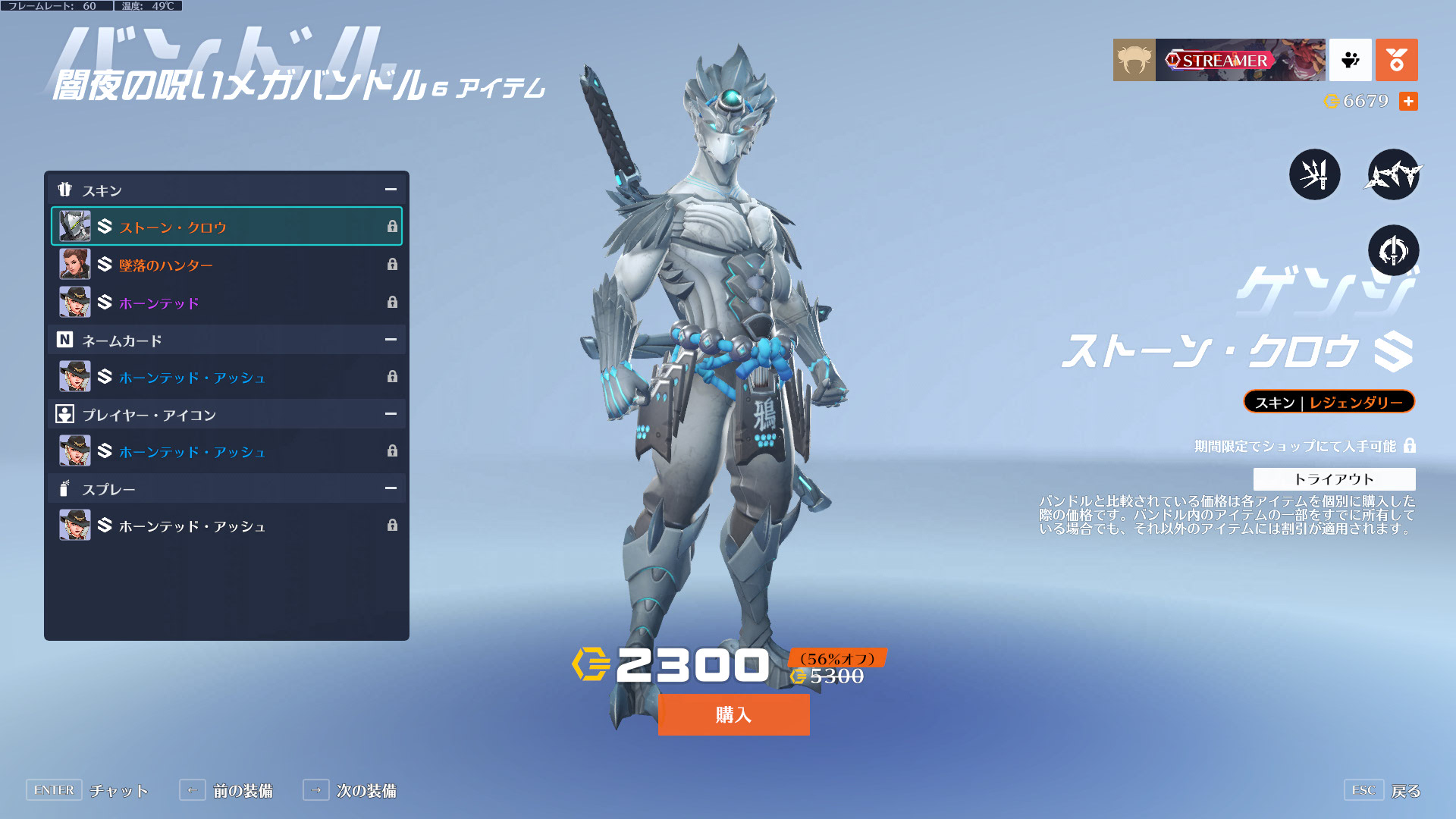The height and width of the screenshot is (819, 1456).
Task: Preview Genji's shuriken weapon icon
Action: pos(1393,174)
